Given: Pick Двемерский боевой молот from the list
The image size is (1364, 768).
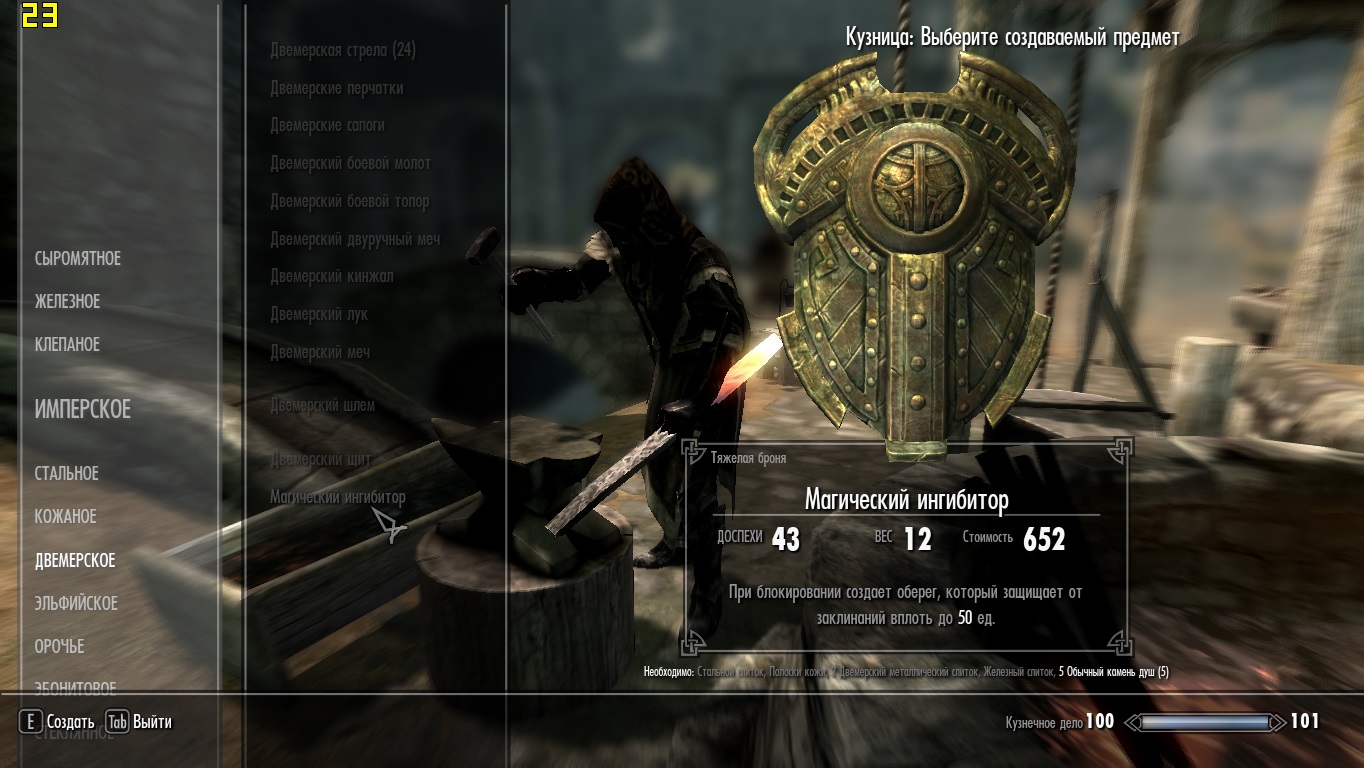Looking at the screenshot, I should click(350, 163).
